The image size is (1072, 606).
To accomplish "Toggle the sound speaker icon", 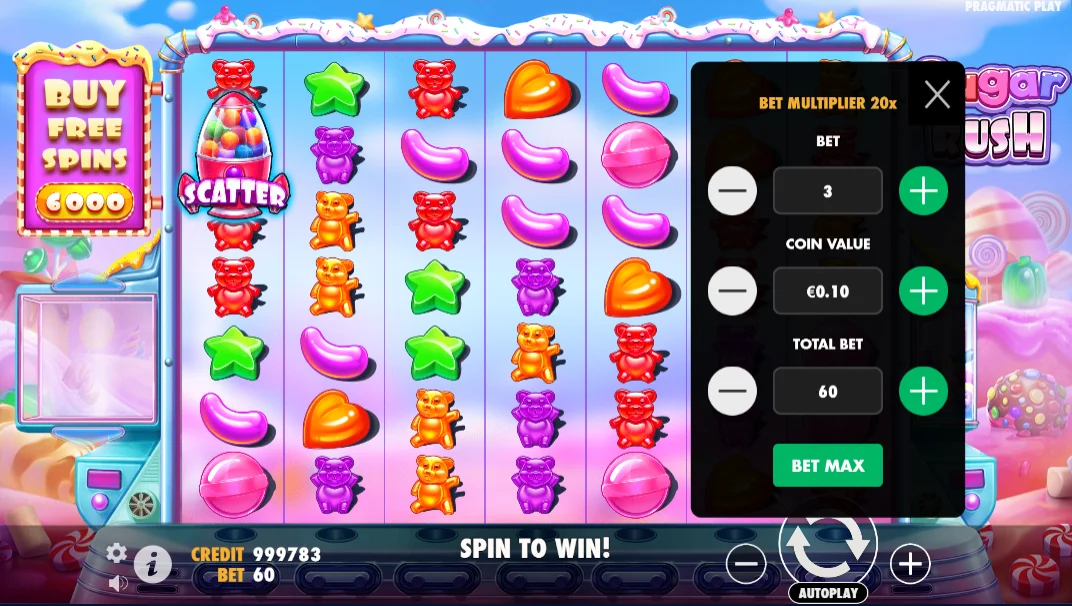I will (117, 582).
